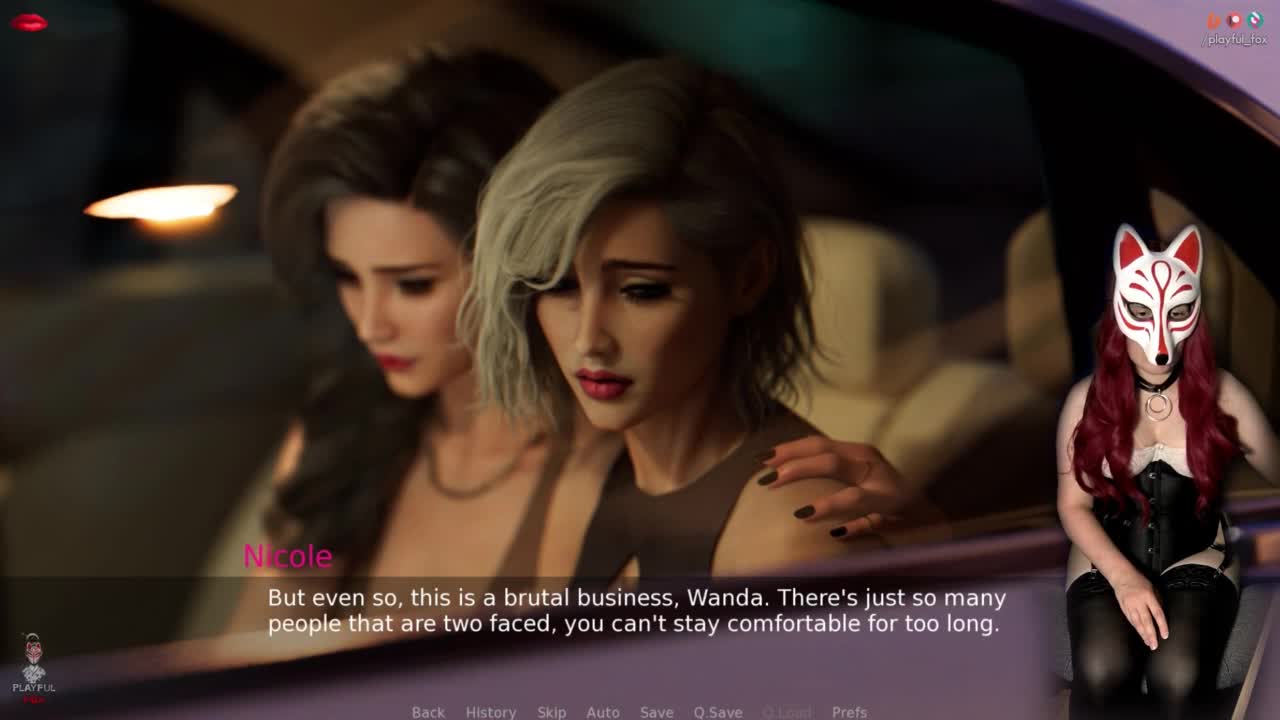This screenshot has height=720, width=1280.
Task: Go back to the previous dialogue line
Action: click(428, 712)
